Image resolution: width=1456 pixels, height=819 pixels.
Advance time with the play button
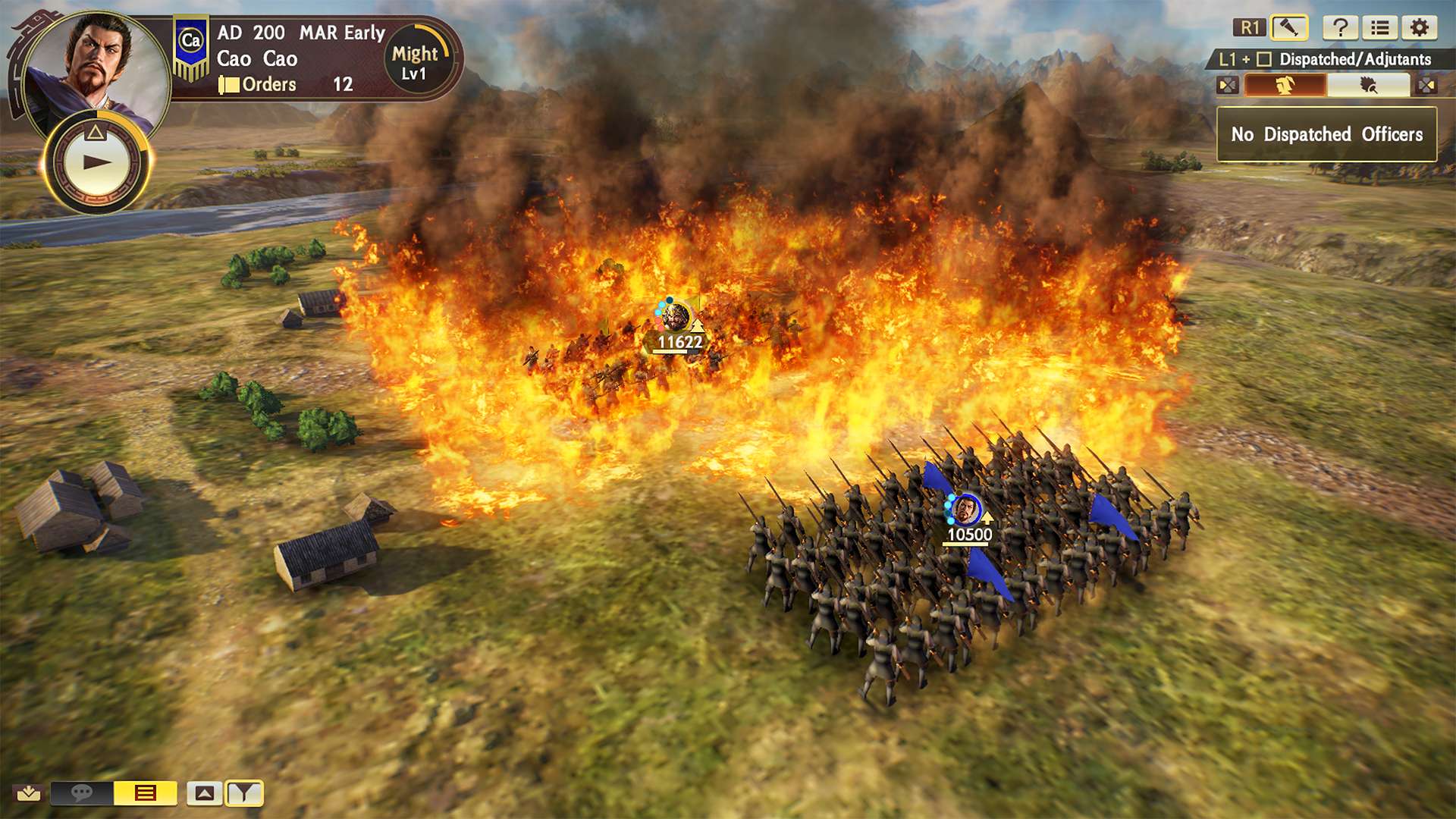[96, 162]
